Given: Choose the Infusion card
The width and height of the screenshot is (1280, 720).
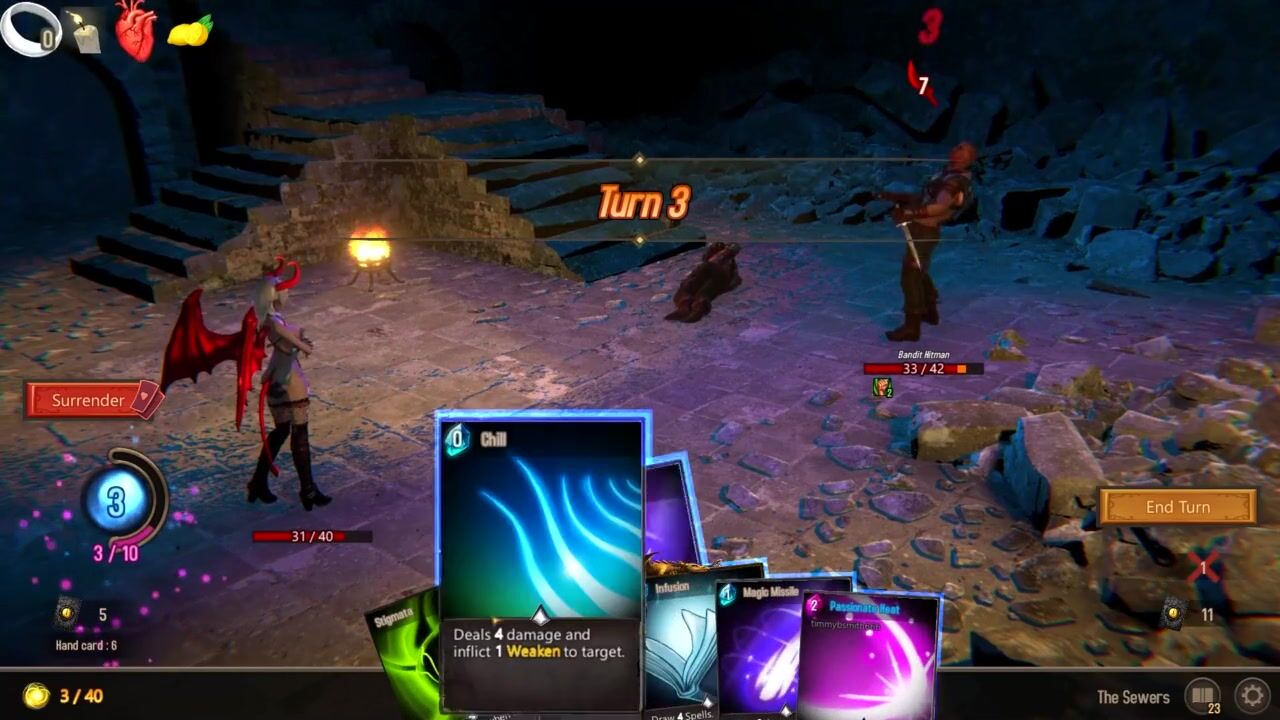Looking at the screenshot, I should pos(678,640).
